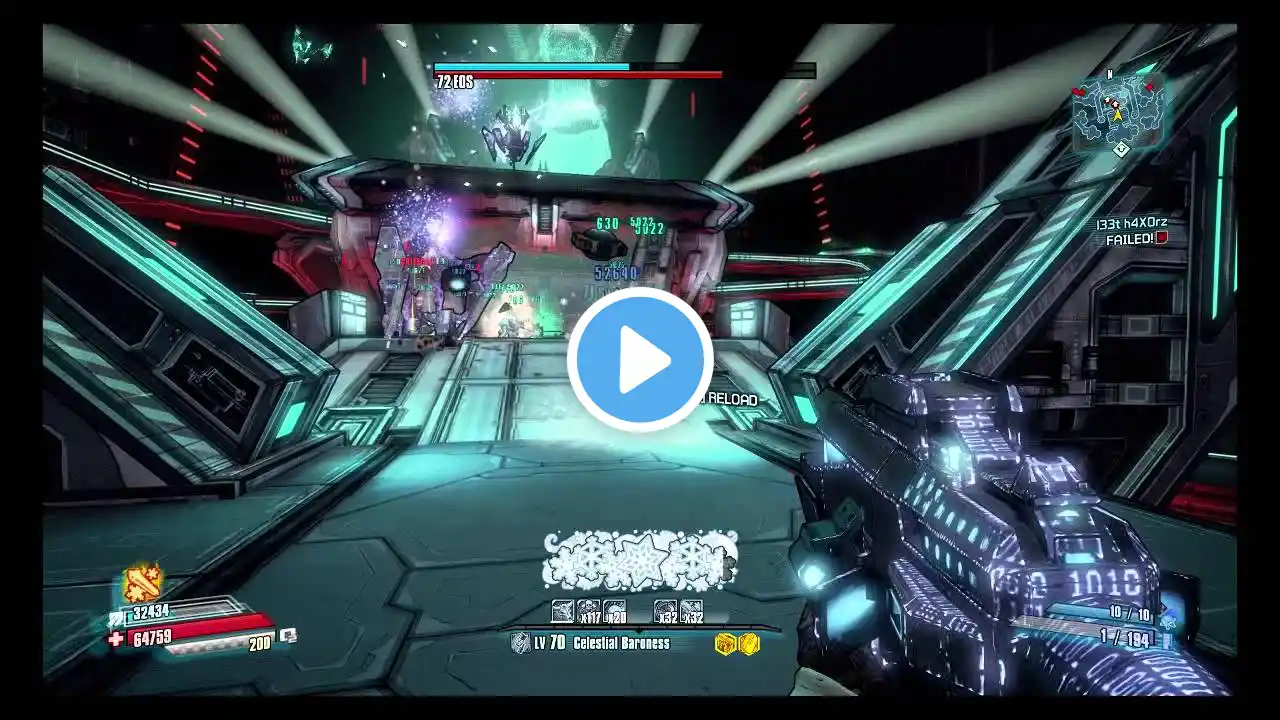Click the buff icon showing x117
The width and height of the screenshot is (1280, 720).
click(x=589, y=611)
